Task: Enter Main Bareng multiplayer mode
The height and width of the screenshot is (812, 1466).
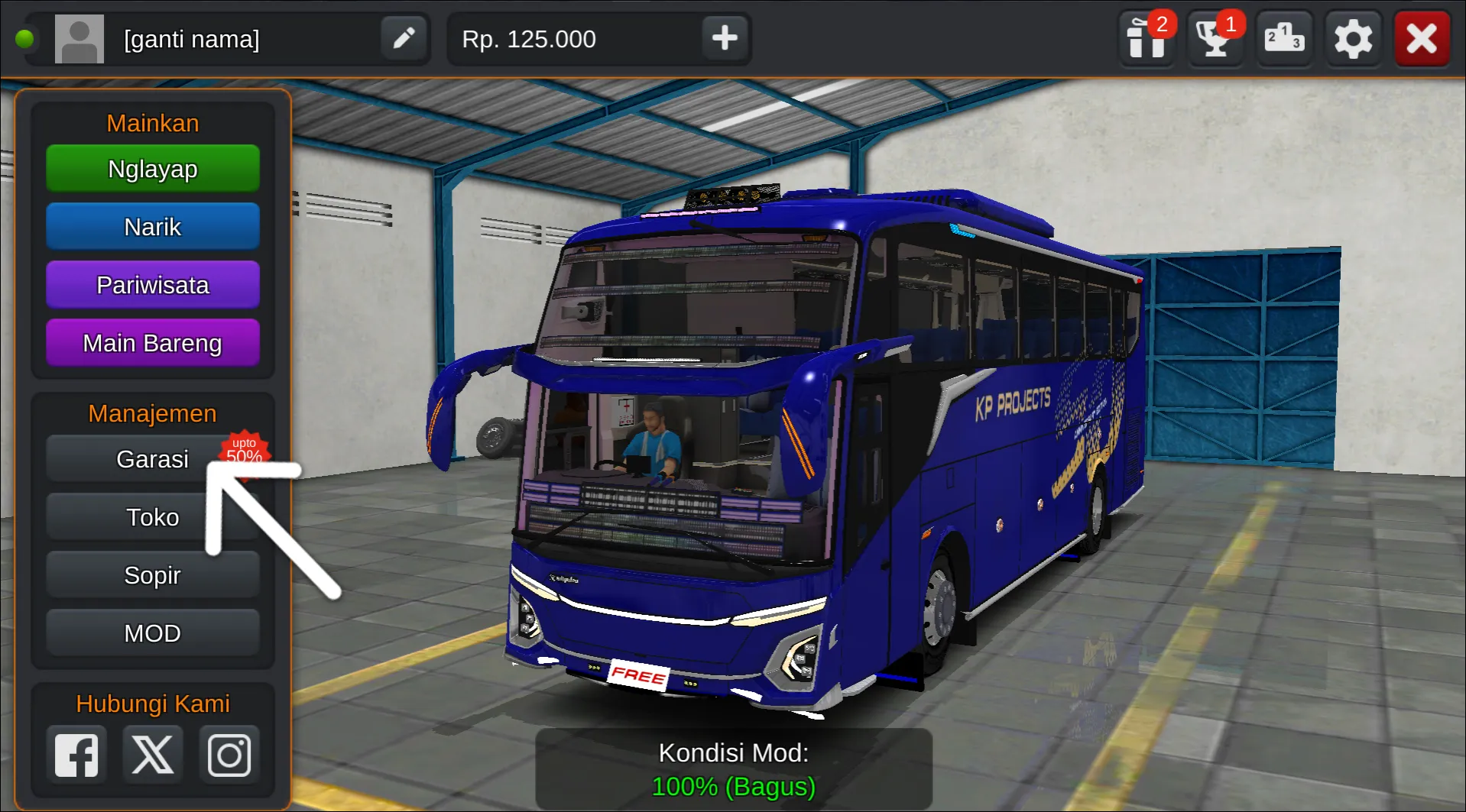Action: pos(152,342)
